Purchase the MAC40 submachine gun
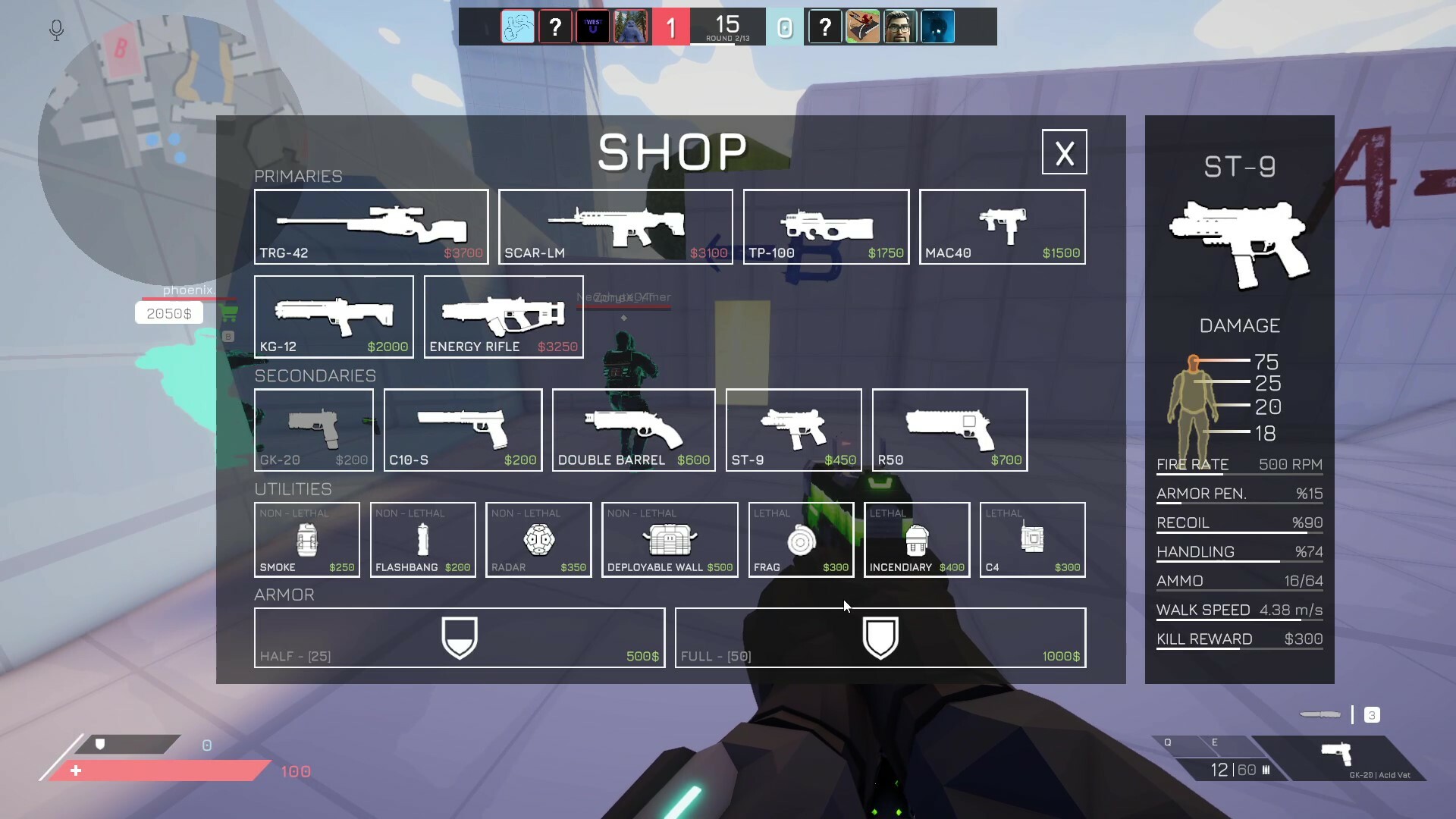Image resolution: width=1456 pixels, height=819 pixels. 1002,226
